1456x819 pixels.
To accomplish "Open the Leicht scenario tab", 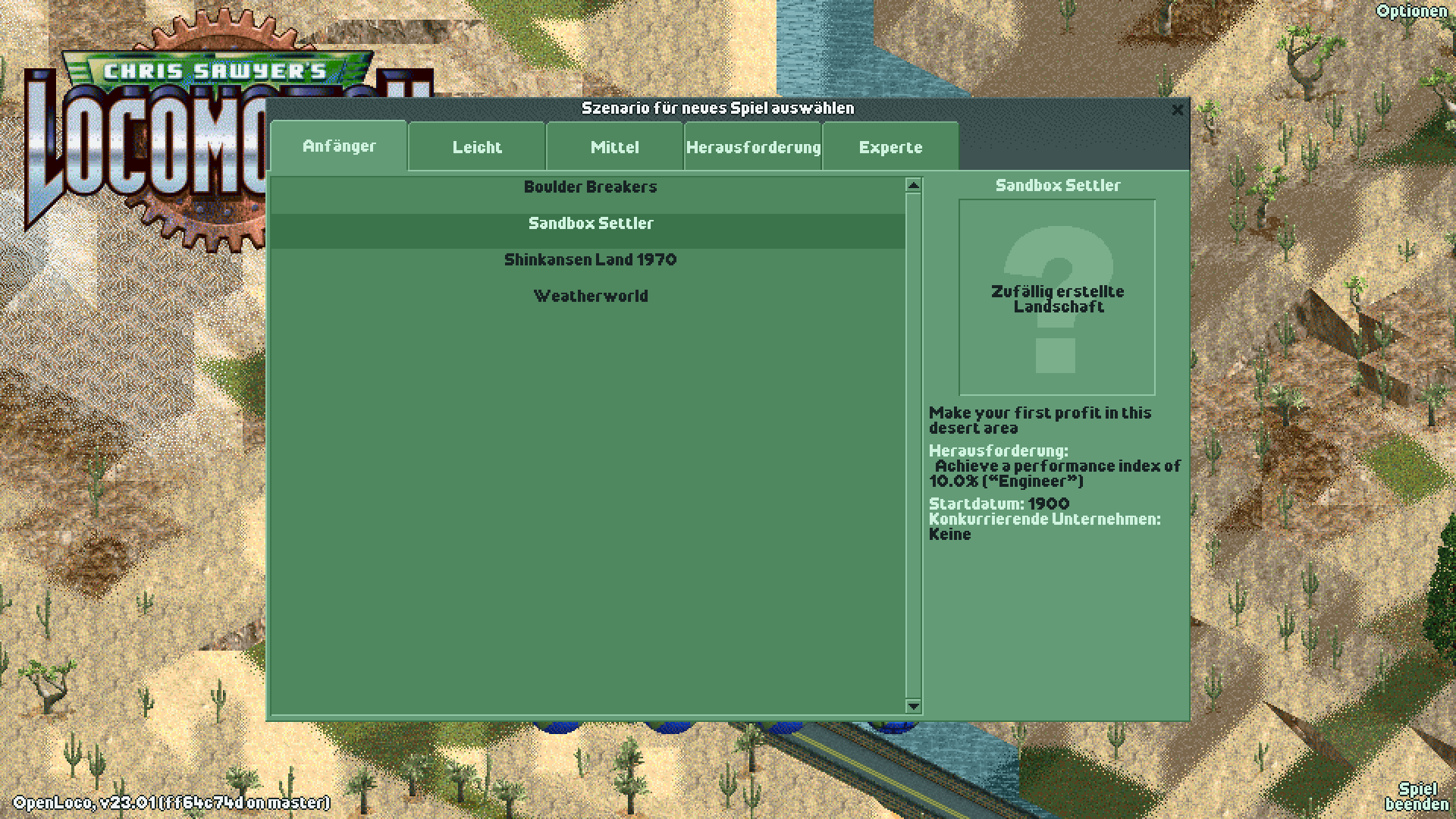I will coord(476,147).
